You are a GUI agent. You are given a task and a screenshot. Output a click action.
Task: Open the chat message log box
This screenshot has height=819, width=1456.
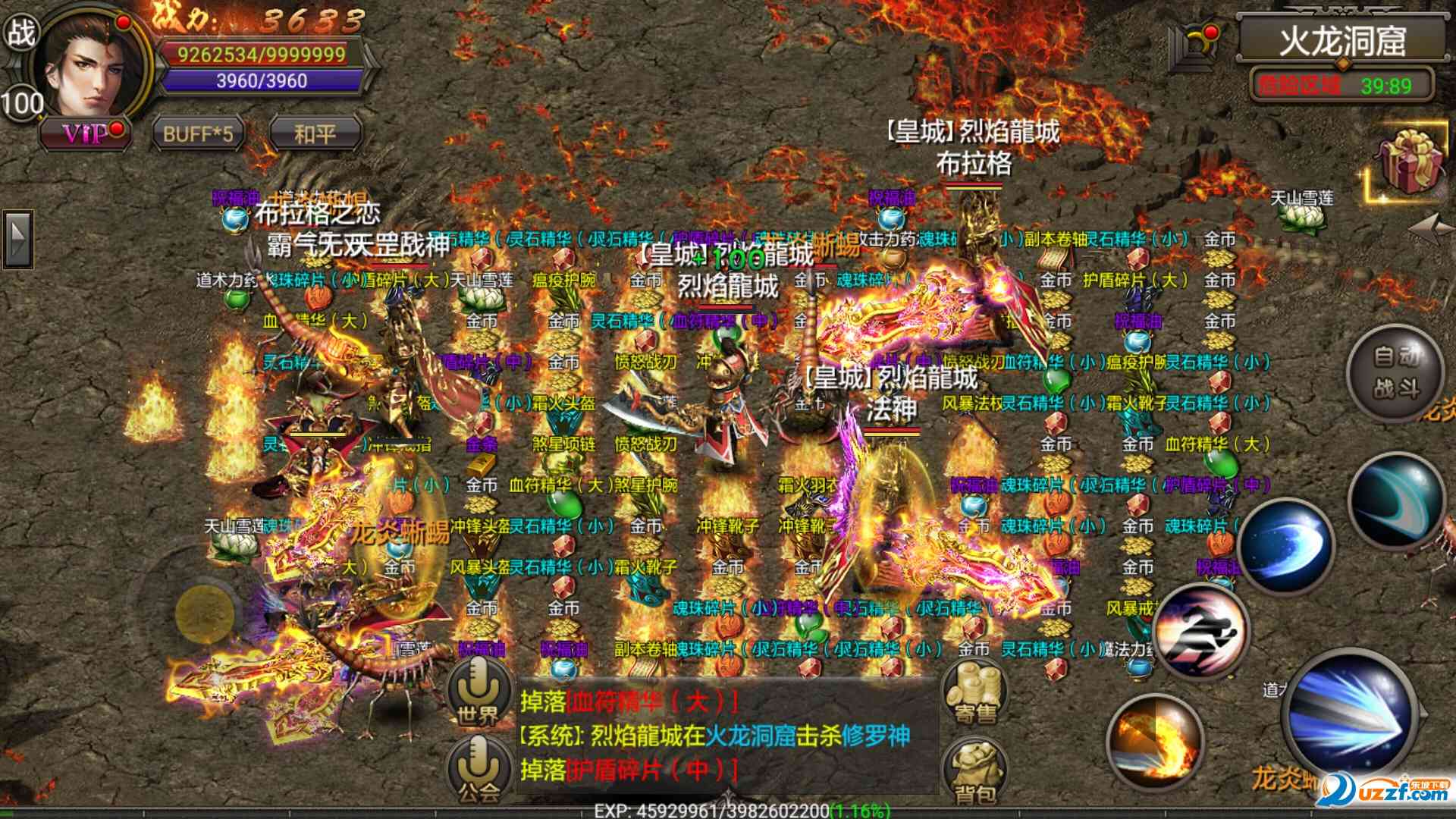(726, 736)
